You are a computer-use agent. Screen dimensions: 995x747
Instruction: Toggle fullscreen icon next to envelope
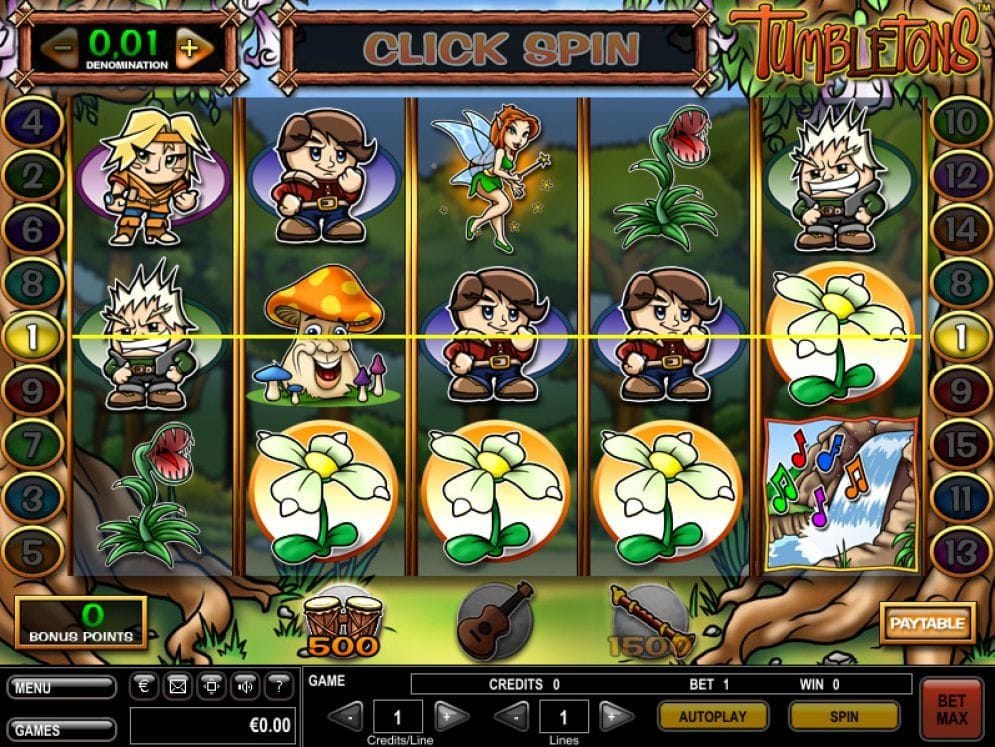point(211,686)
